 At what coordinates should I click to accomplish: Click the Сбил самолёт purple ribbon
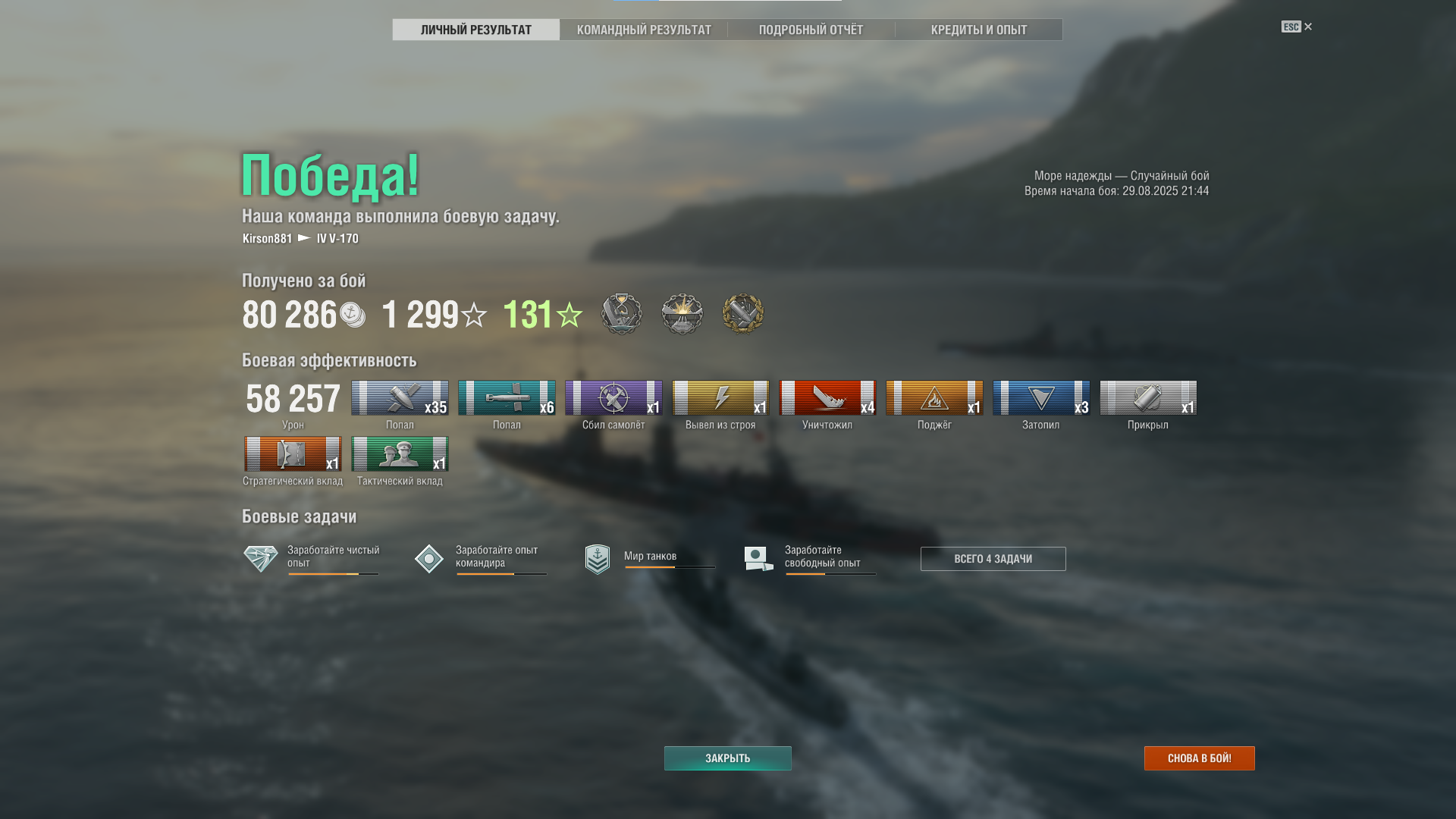(613, 398)
